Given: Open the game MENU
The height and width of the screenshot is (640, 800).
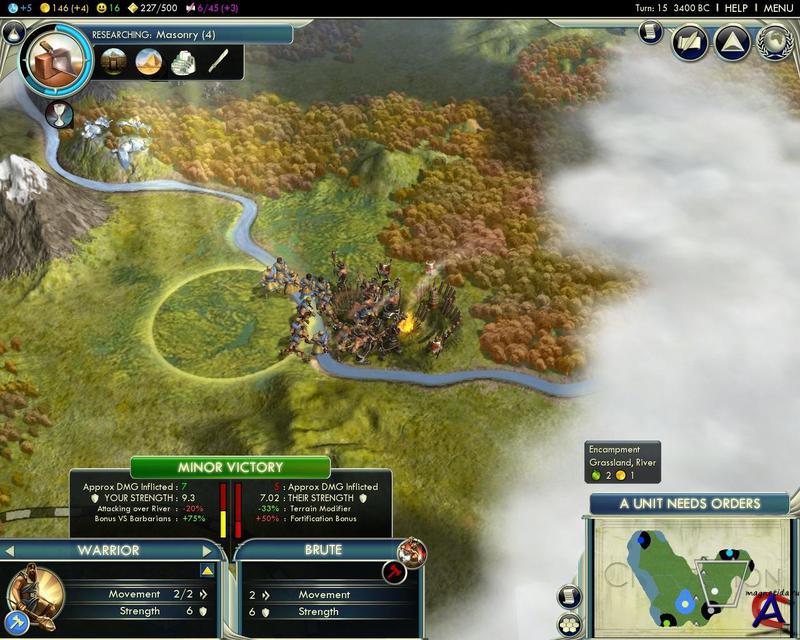Looking at the screenshot, I should point(778,8).
